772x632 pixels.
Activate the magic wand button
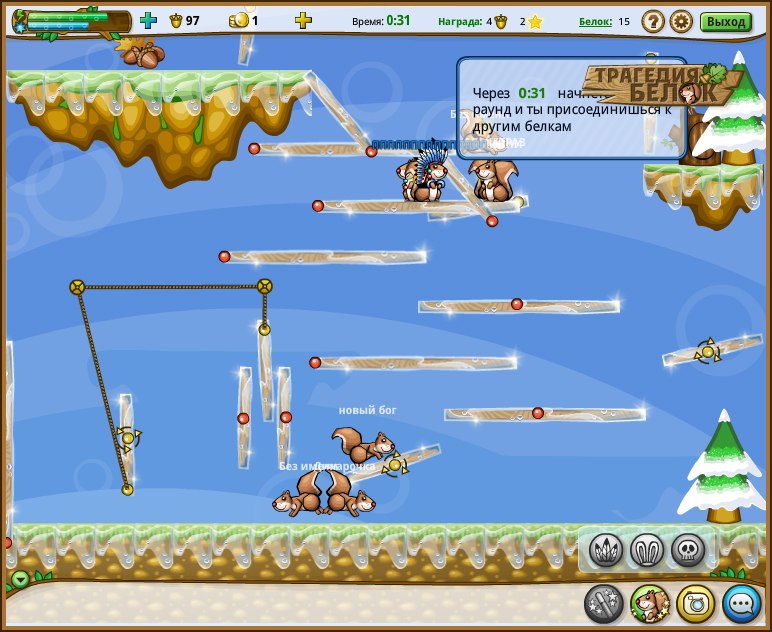click(604, 603)
